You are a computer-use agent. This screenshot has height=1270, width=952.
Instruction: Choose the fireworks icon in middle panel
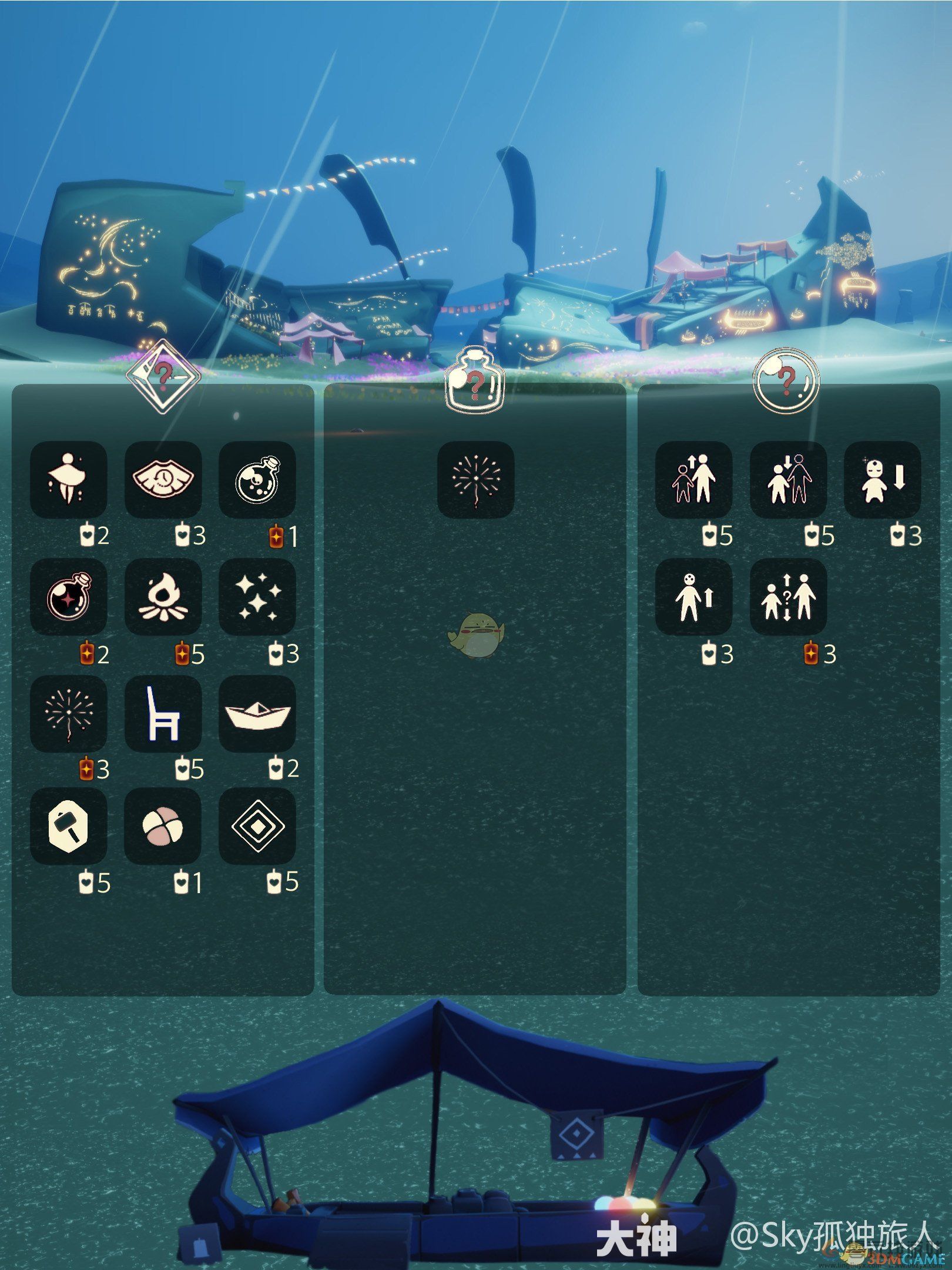(x=475, y=479)
